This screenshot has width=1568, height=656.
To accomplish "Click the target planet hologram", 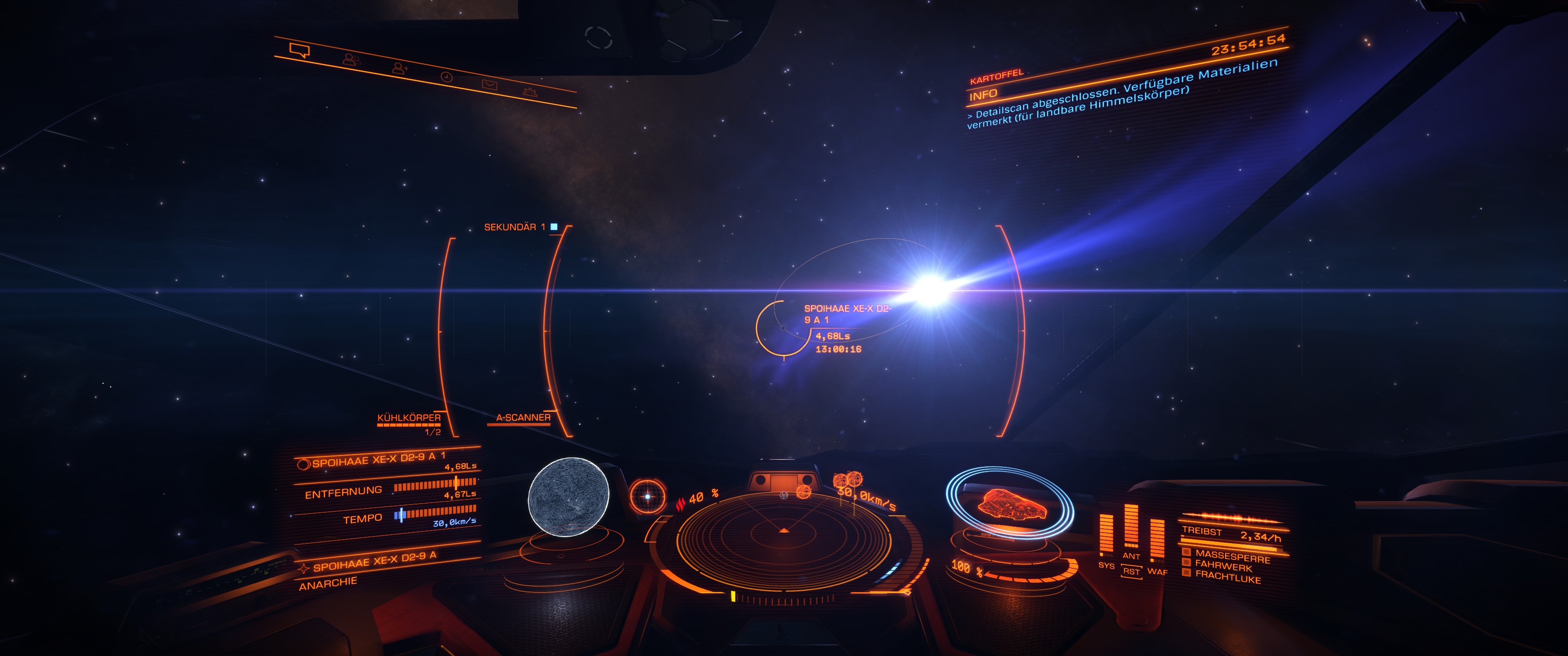I will click(x=568, y=497).
